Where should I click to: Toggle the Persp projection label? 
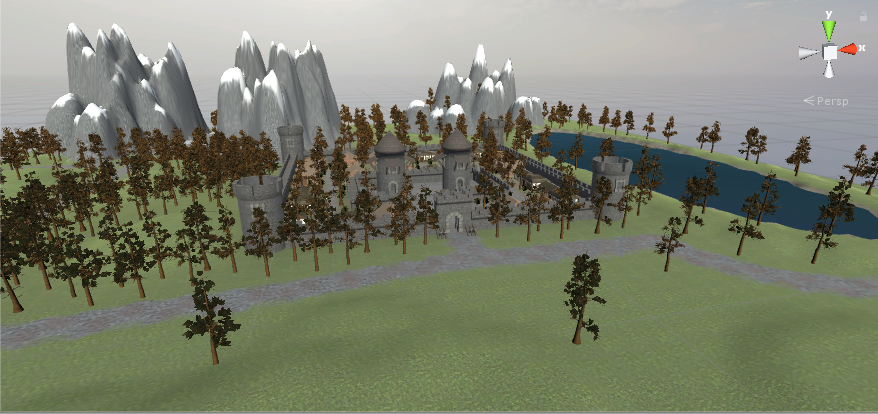[x=832, y=101]
